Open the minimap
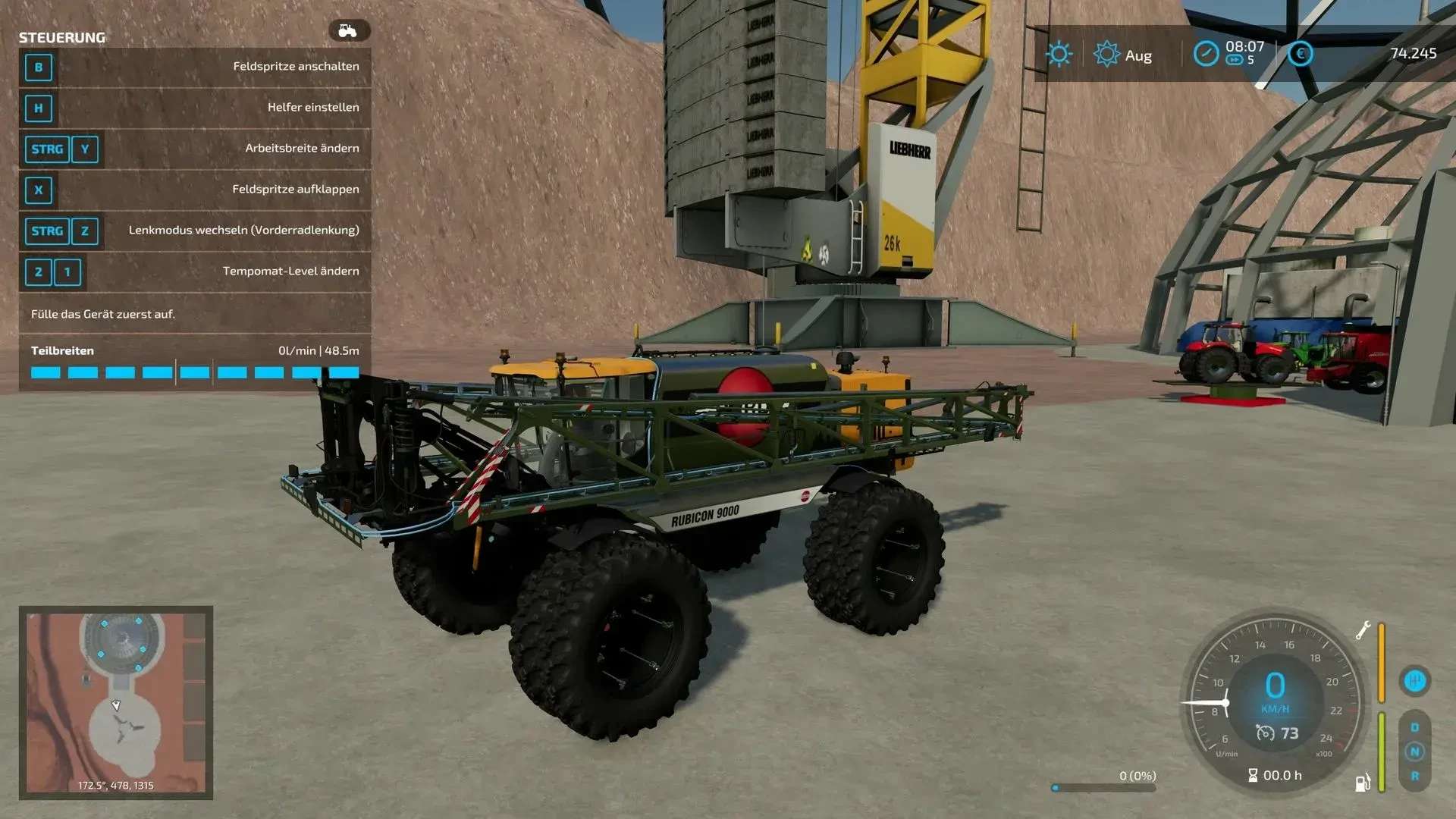This screenshot has width=1456, height=819. point(115,701)
